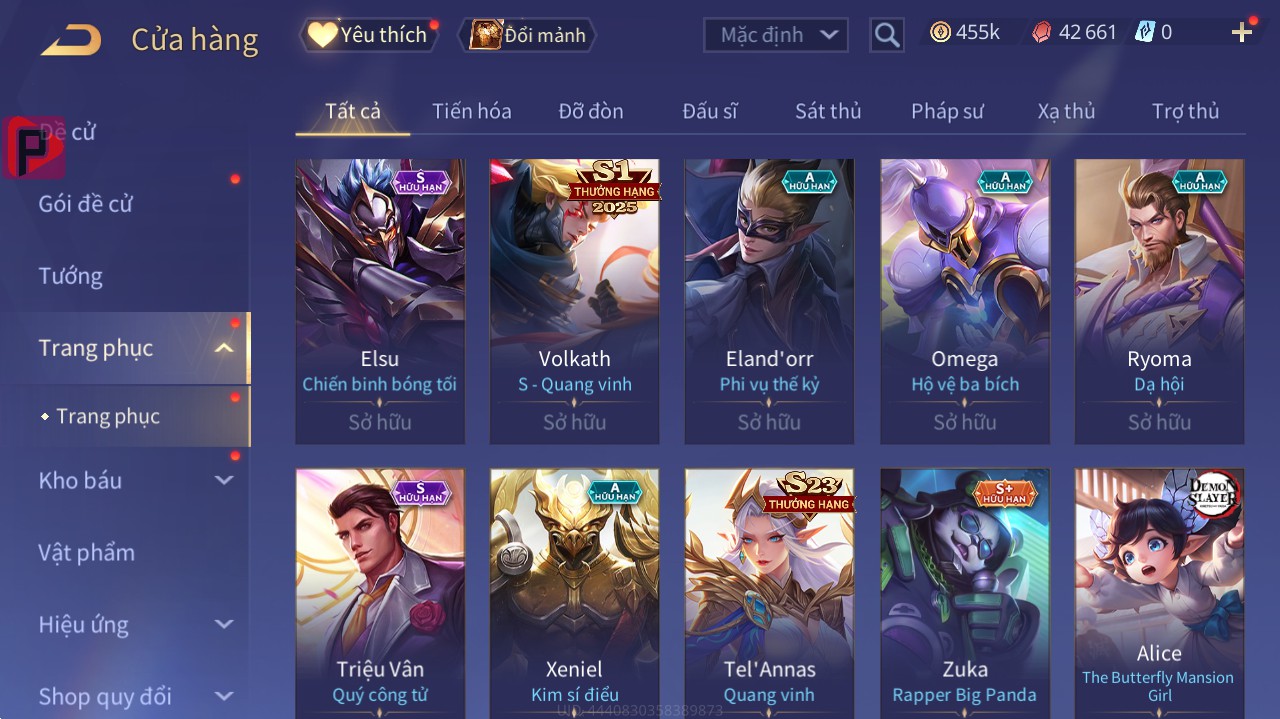The image size is (1280, 719).
Task: Select the Elsu Chiến binh bóng tối skin
Action: tap(380, 300)
